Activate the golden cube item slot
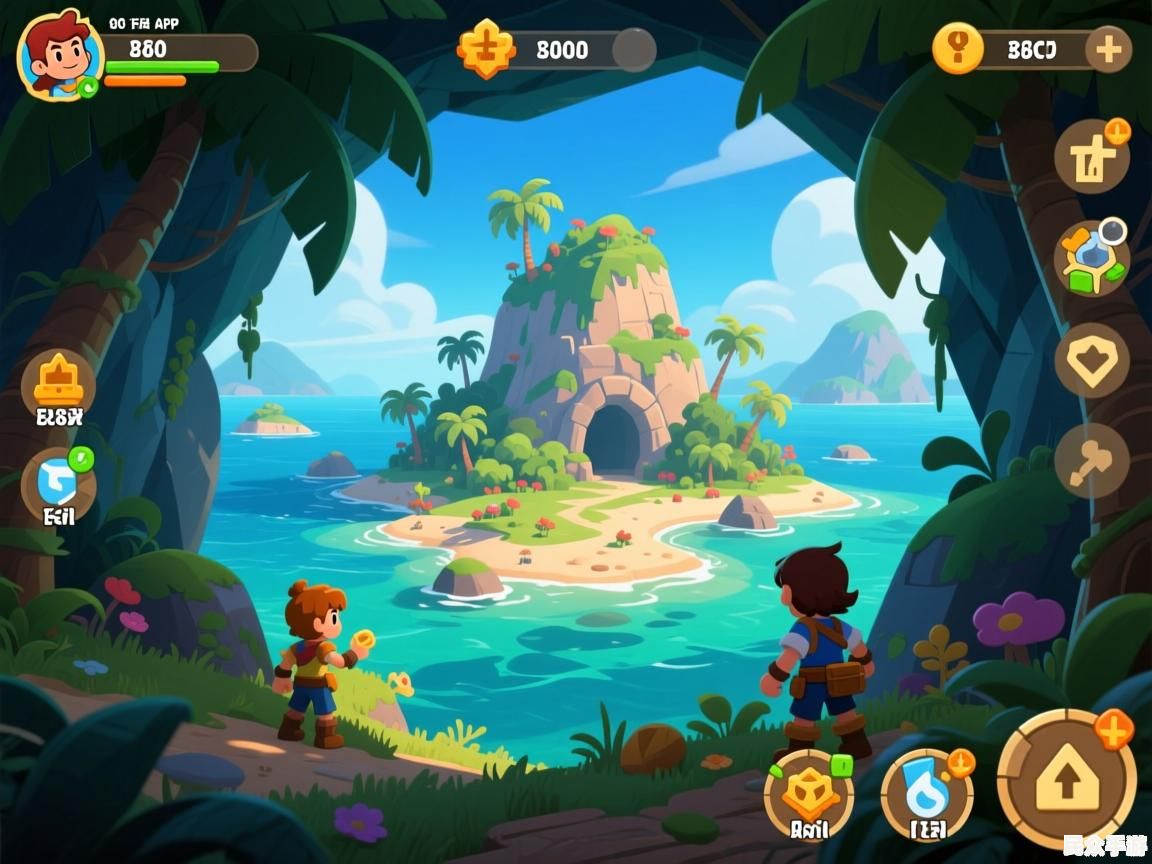The image size is (1152, 864). (808, 794)
